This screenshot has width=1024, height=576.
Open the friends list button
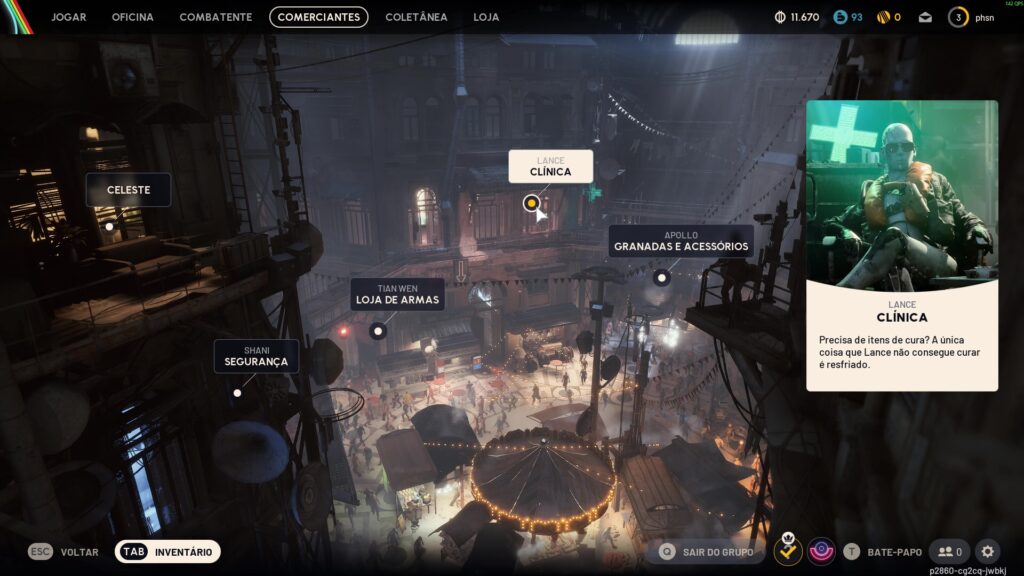[x=949, y=551]
